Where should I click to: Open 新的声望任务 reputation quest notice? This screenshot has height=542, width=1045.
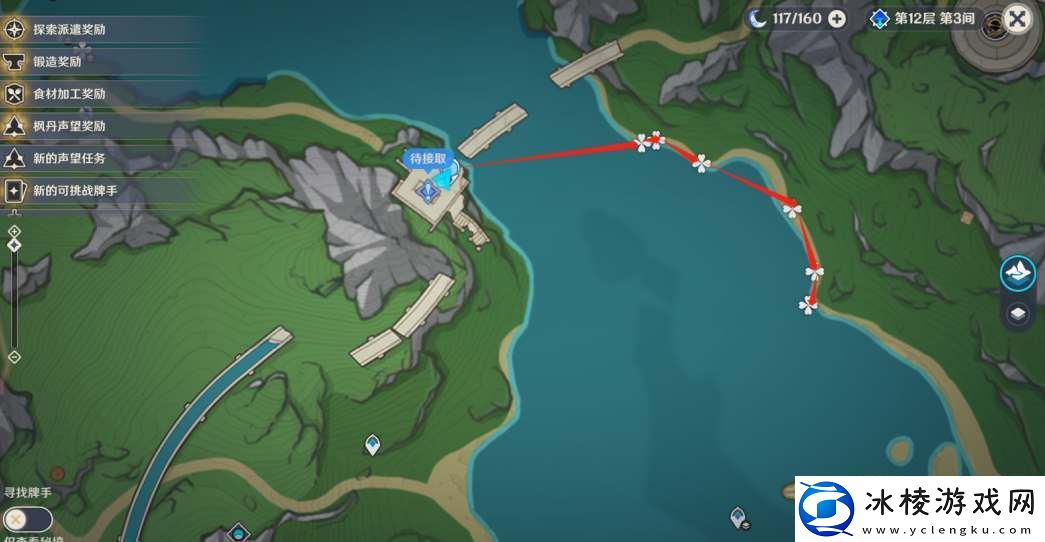click(68, 158)
